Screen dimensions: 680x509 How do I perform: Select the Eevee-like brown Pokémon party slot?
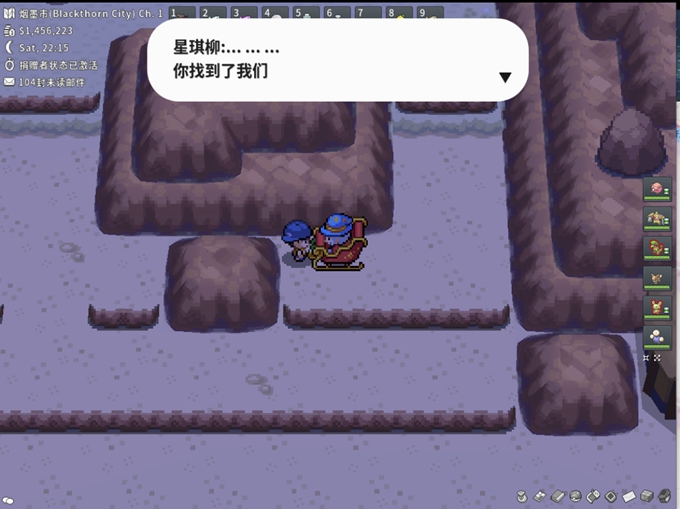pos(657,277)
